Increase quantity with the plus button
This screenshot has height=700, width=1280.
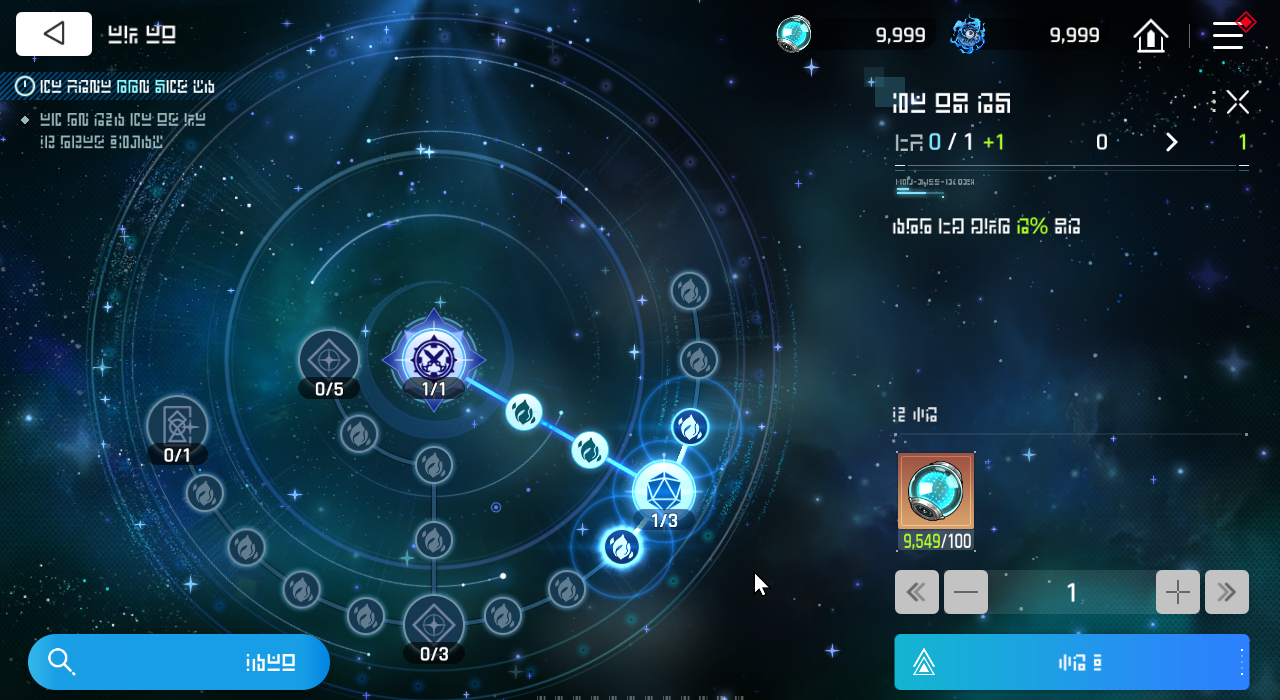(x=1177, y=592)
